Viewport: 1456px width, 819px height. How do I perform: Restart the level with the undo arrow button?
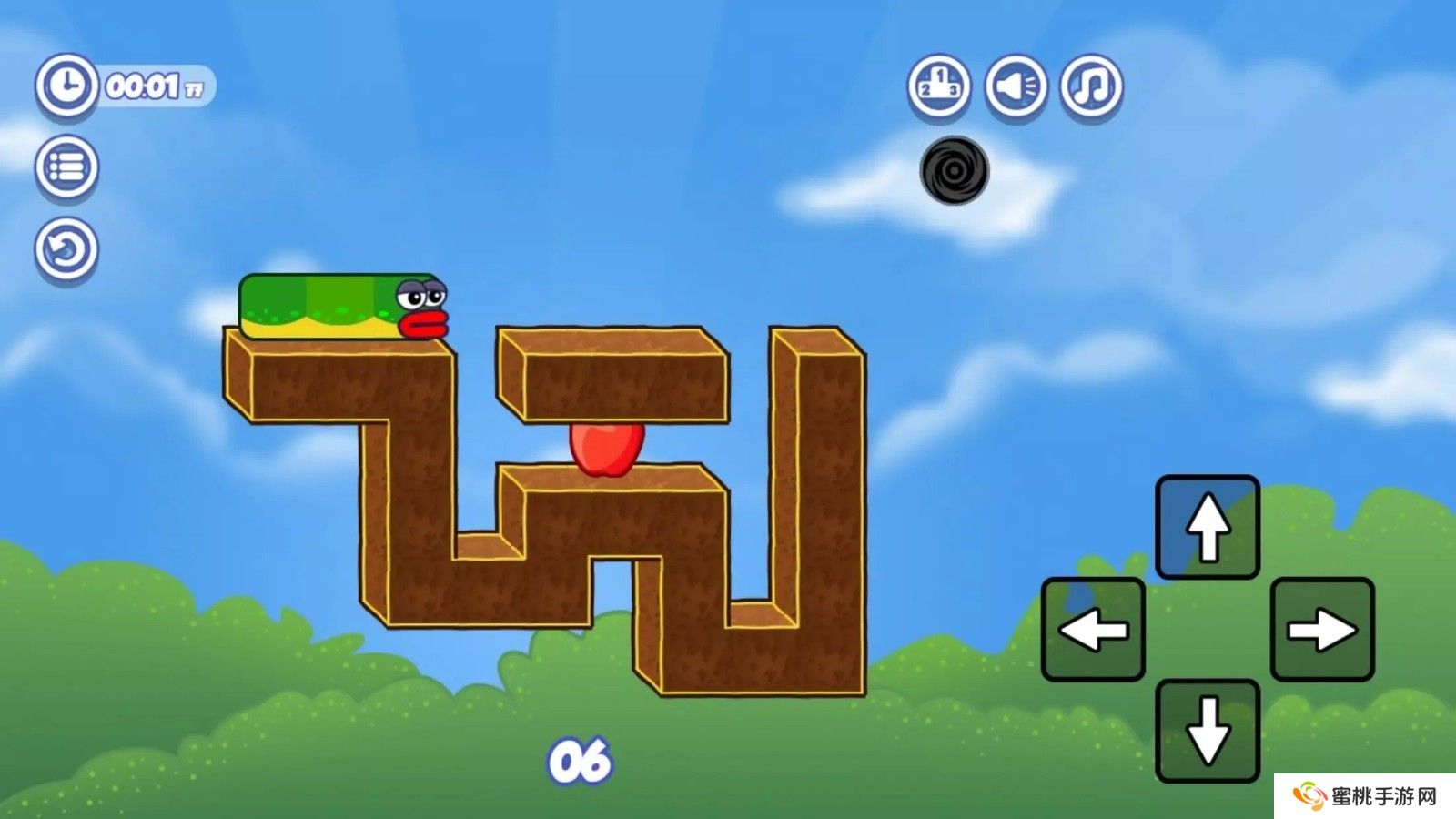point(66,248)
